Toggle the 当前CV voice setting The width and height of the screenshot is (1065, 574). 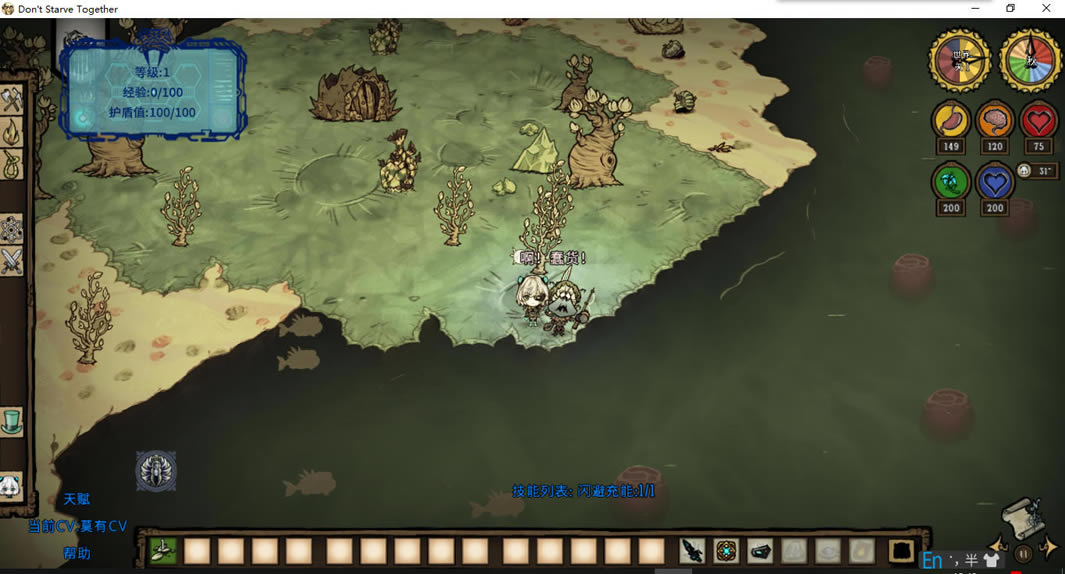pyautogui.click(x=77, y=526)
